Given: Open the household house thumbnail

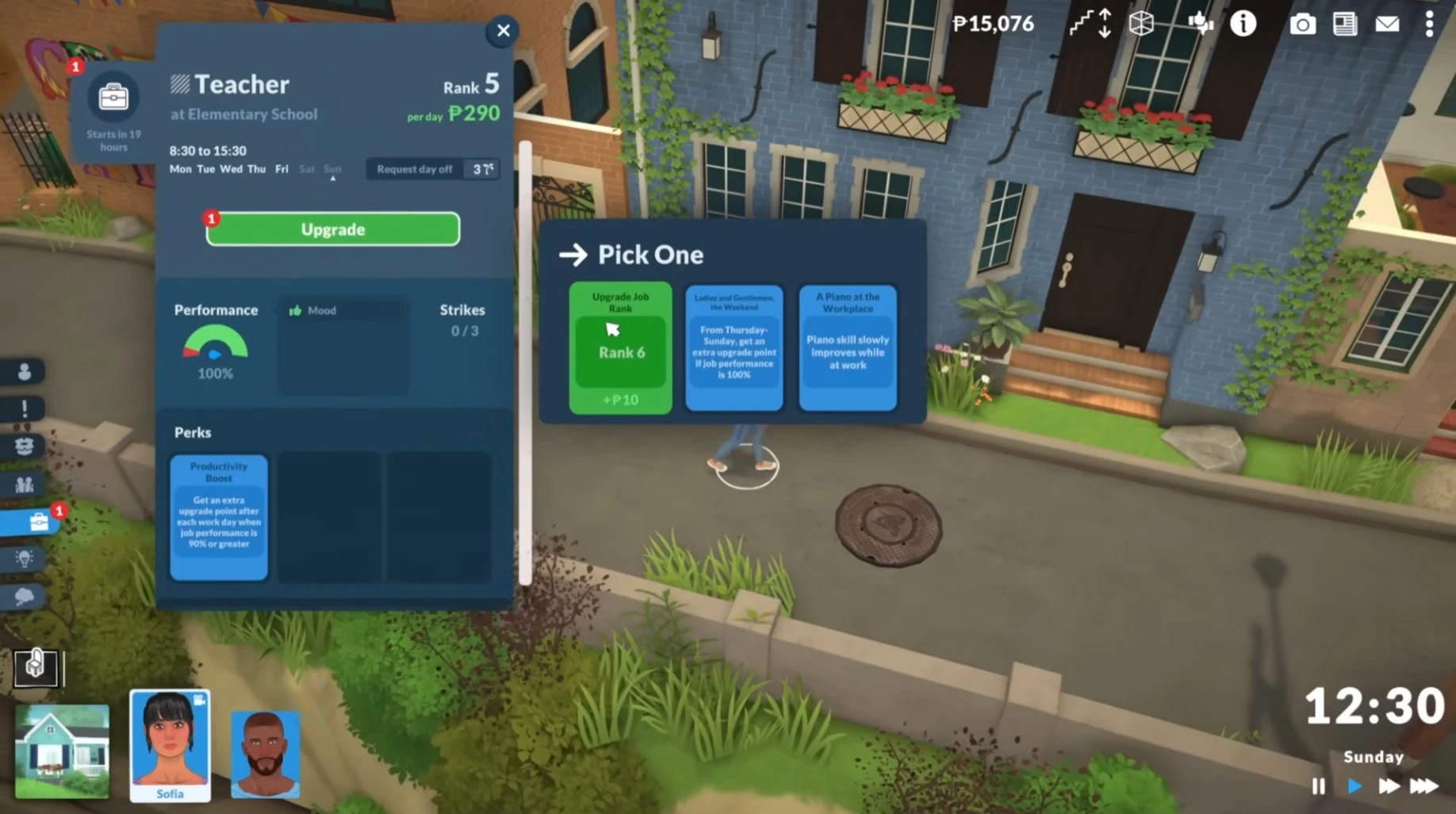Looking at the screenshot, I should [62, 751].
